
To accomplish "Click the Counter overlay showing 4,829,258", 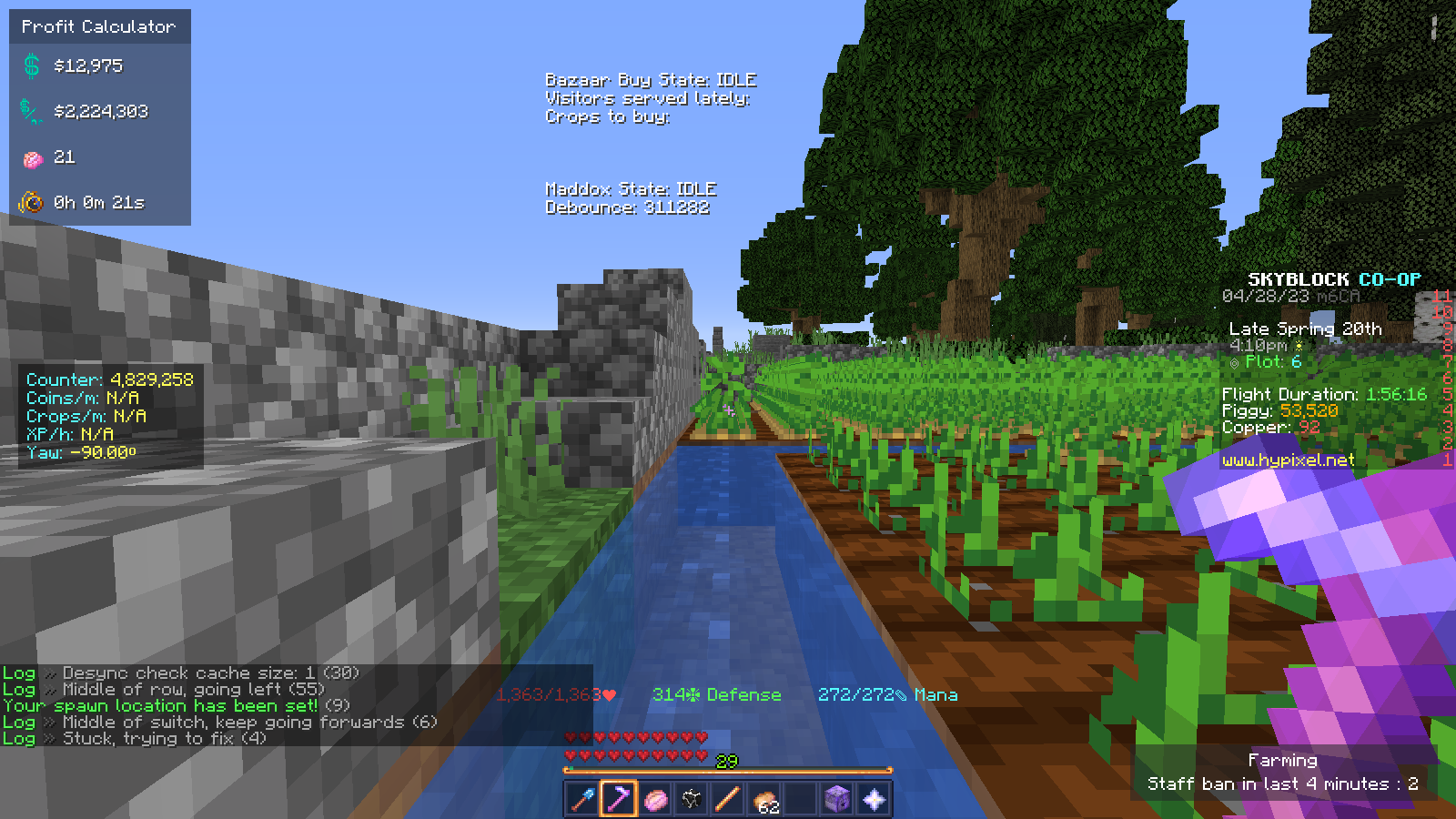I will click(x=109, y=379).
